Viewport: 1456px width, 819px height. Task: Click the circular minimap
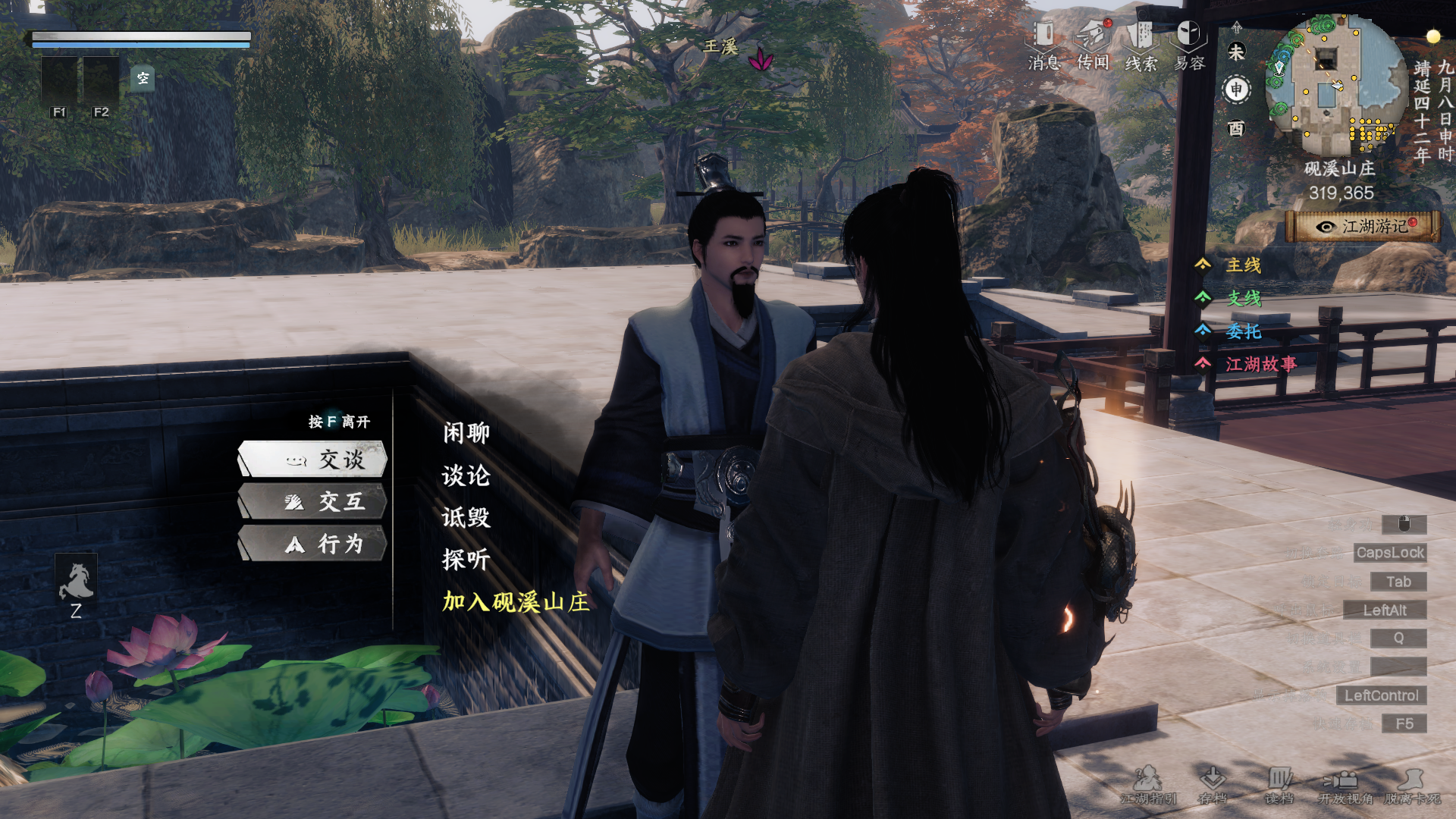(1336, 85)
